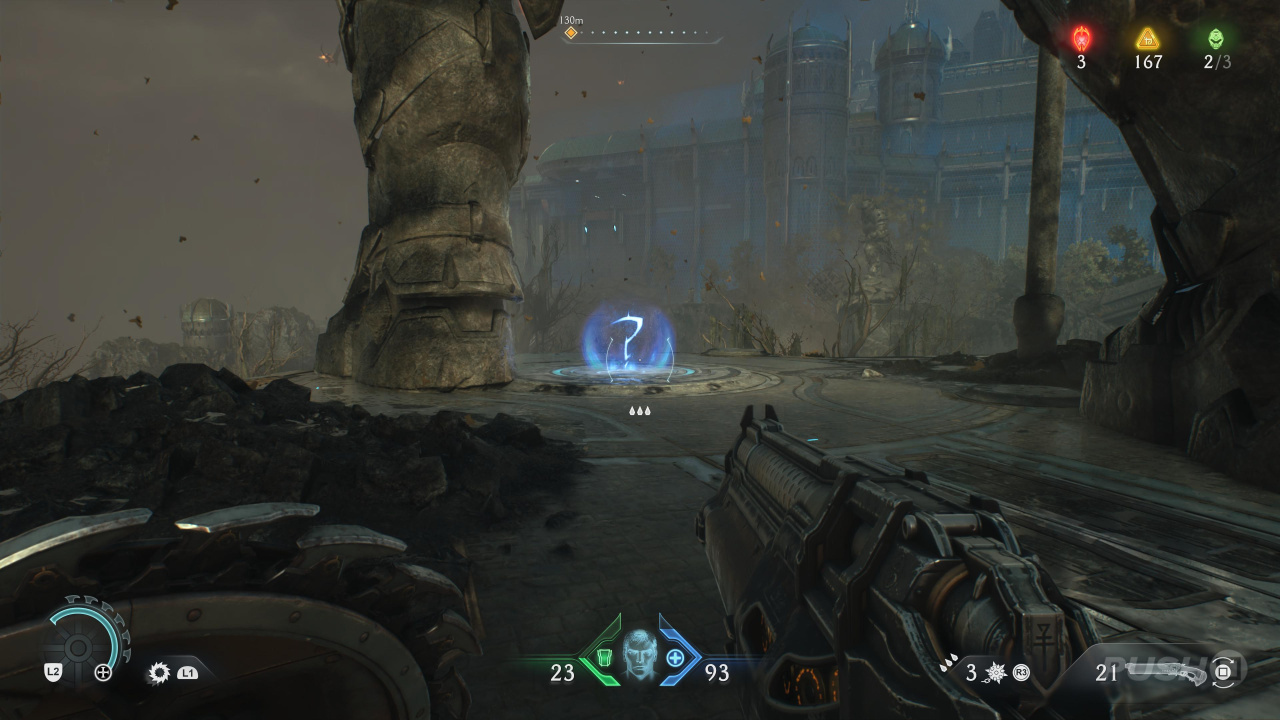Click the green armor icon

coord(604,658)
